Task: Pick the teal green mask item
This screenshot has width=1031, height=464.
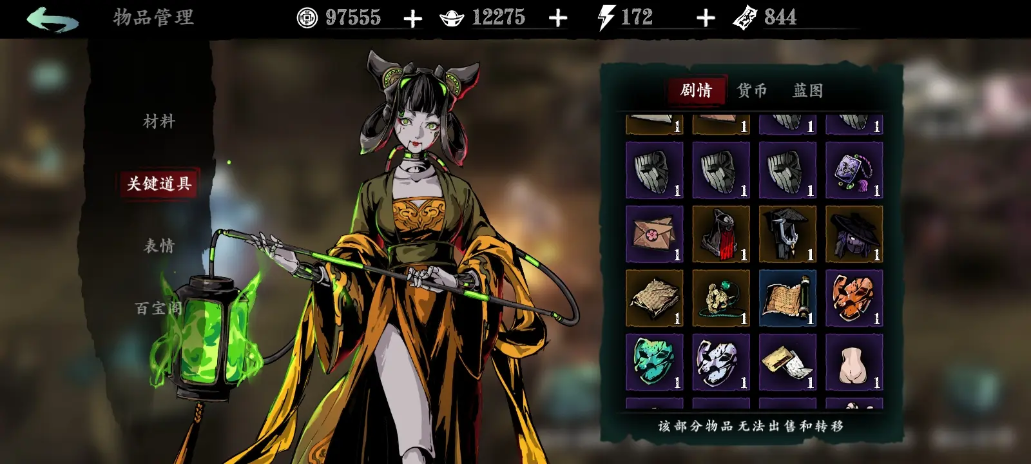Action: [654, 362]
